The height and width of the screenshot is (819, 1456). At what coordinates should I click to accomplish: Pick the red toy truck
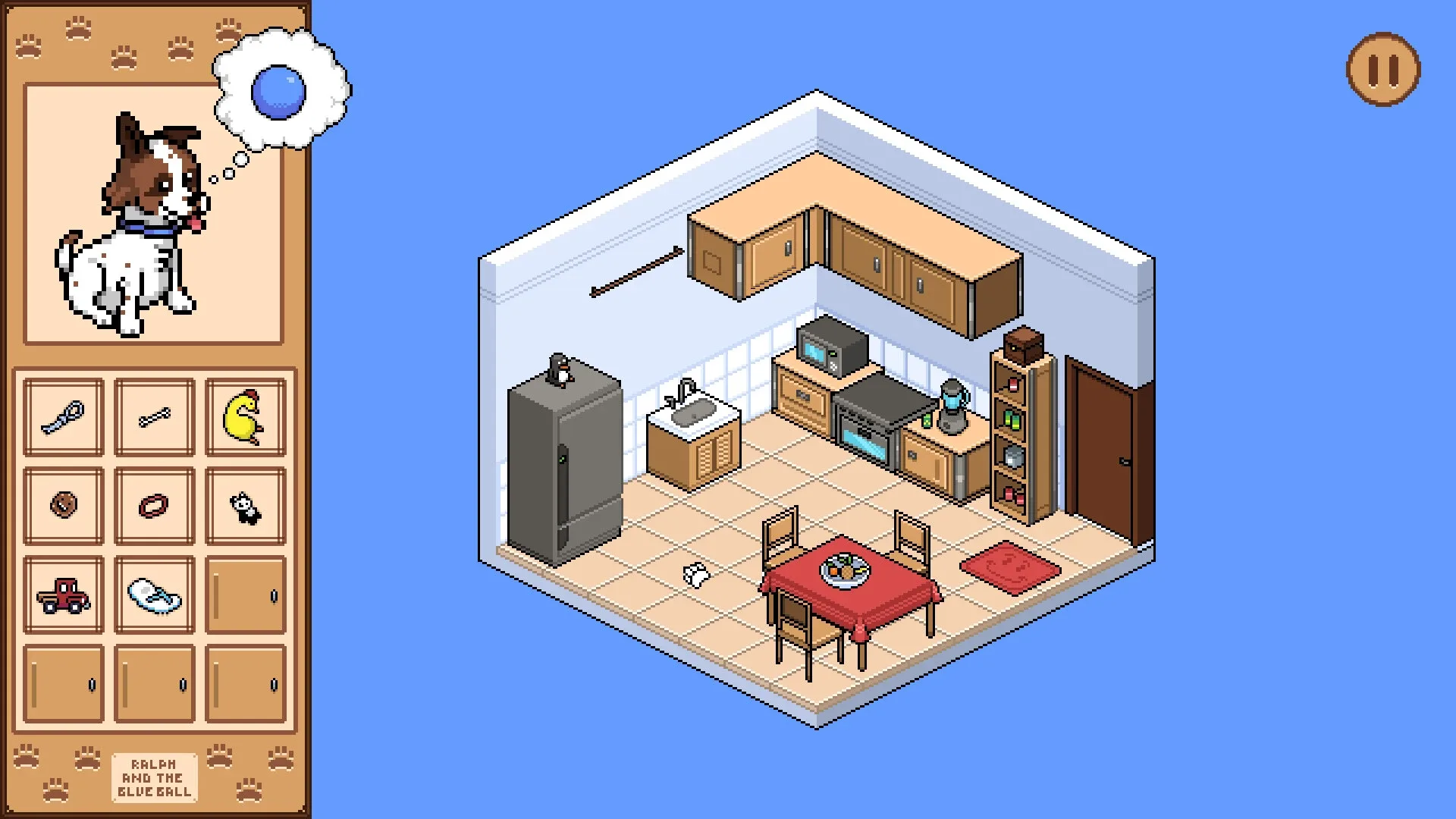[64, 595]
